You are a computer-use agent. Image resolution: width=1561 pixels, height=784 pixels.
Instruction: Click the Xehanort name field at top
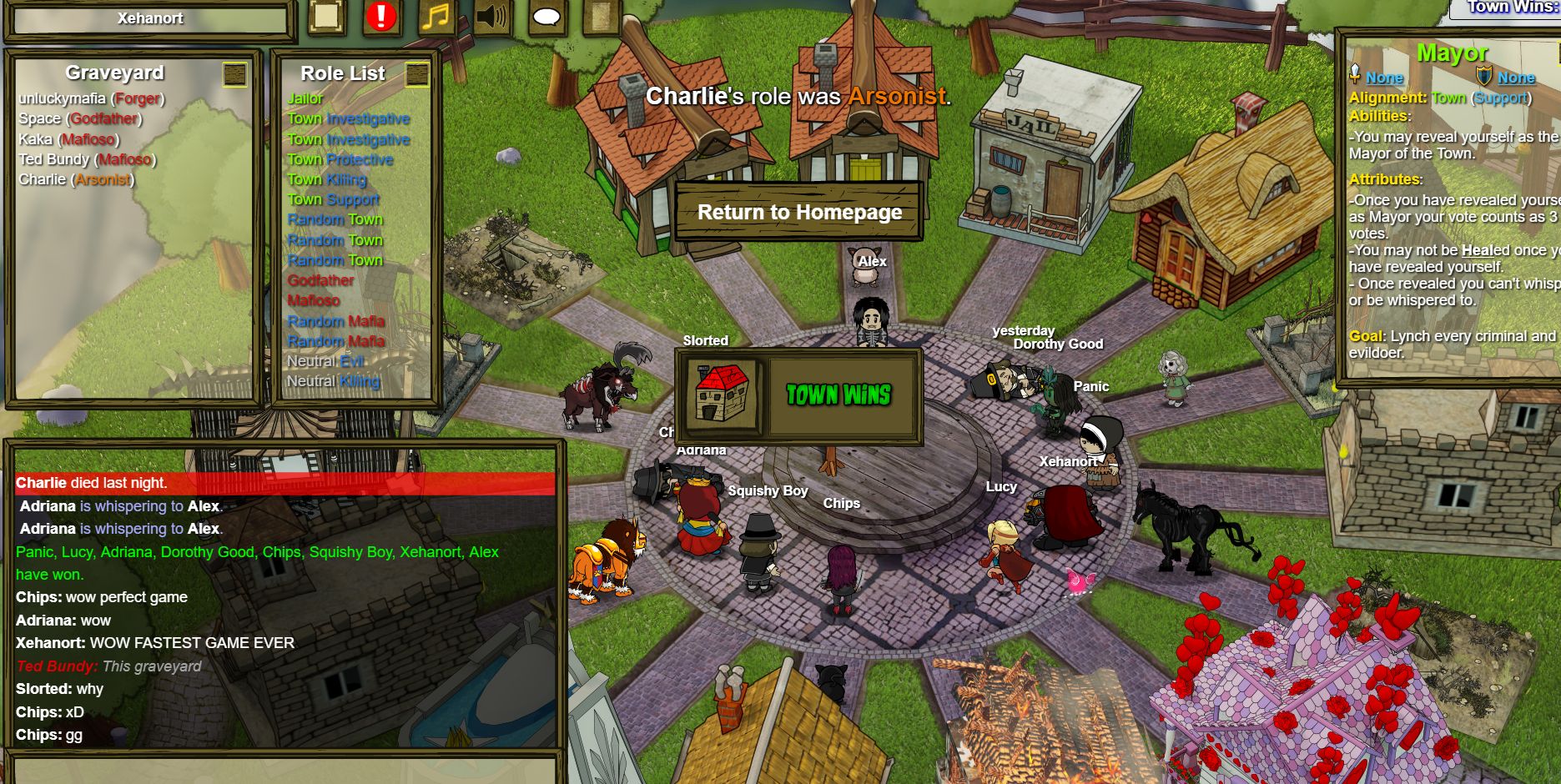150,18
